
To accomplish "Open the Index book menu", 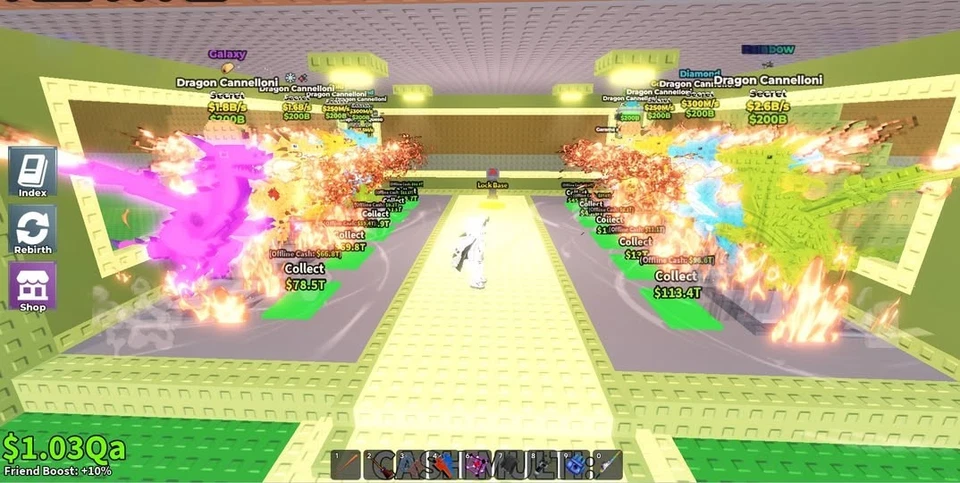I will pyautogui.click(x=32, y=172).
